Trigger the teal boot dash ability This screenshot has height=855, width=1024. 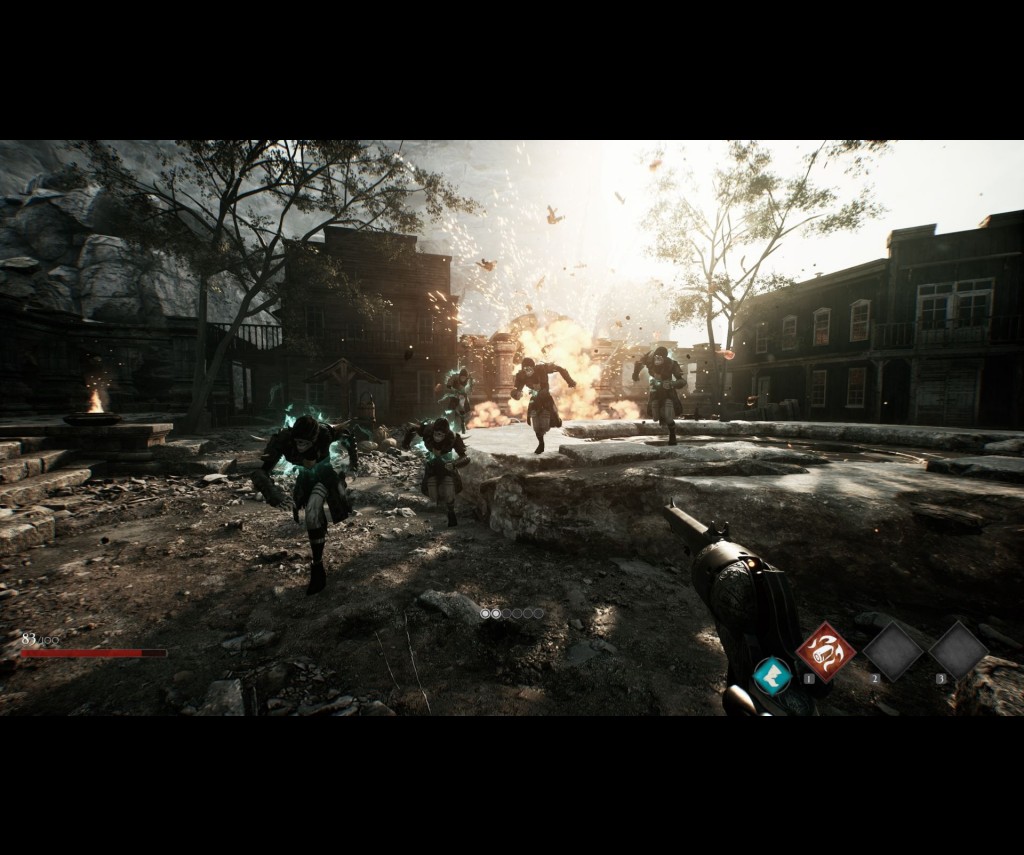[x=771, y=675]
